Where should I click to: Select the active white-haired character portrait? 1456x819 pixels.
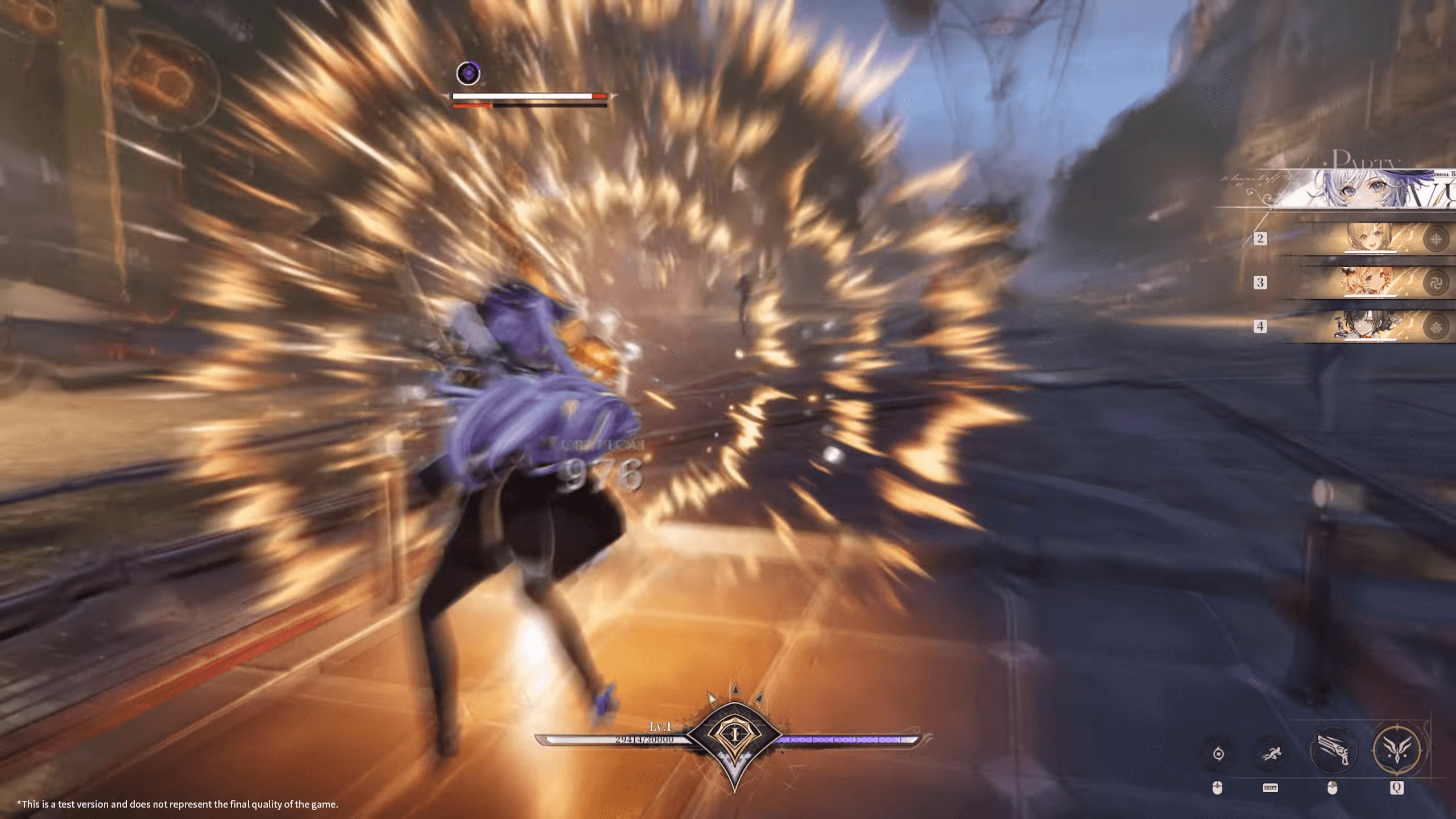tap(1365, 188)
